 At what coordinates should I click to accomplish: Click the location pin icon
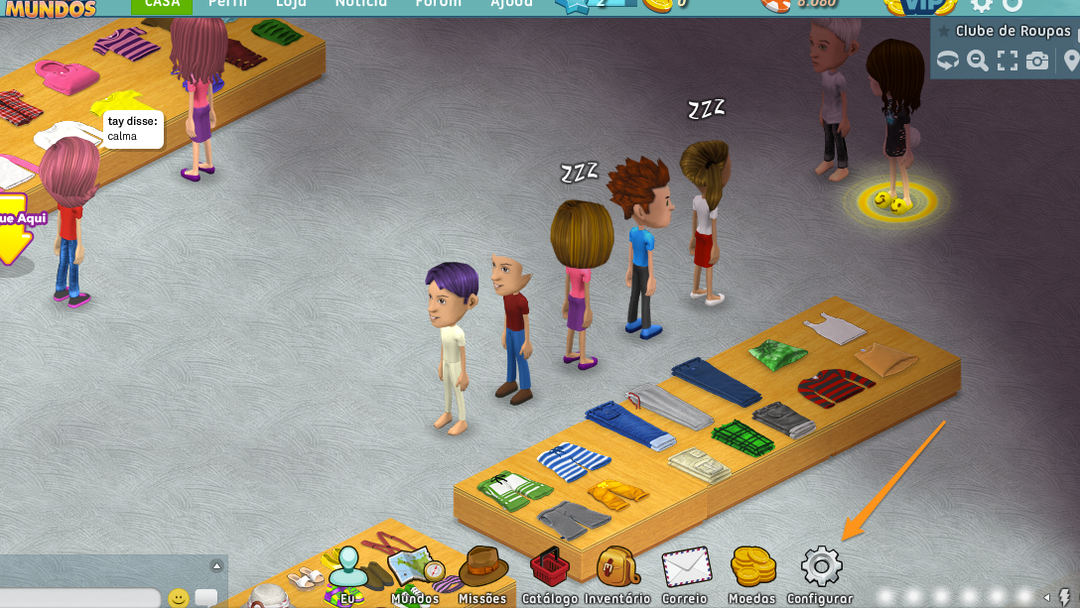[x=1071, y=61]
